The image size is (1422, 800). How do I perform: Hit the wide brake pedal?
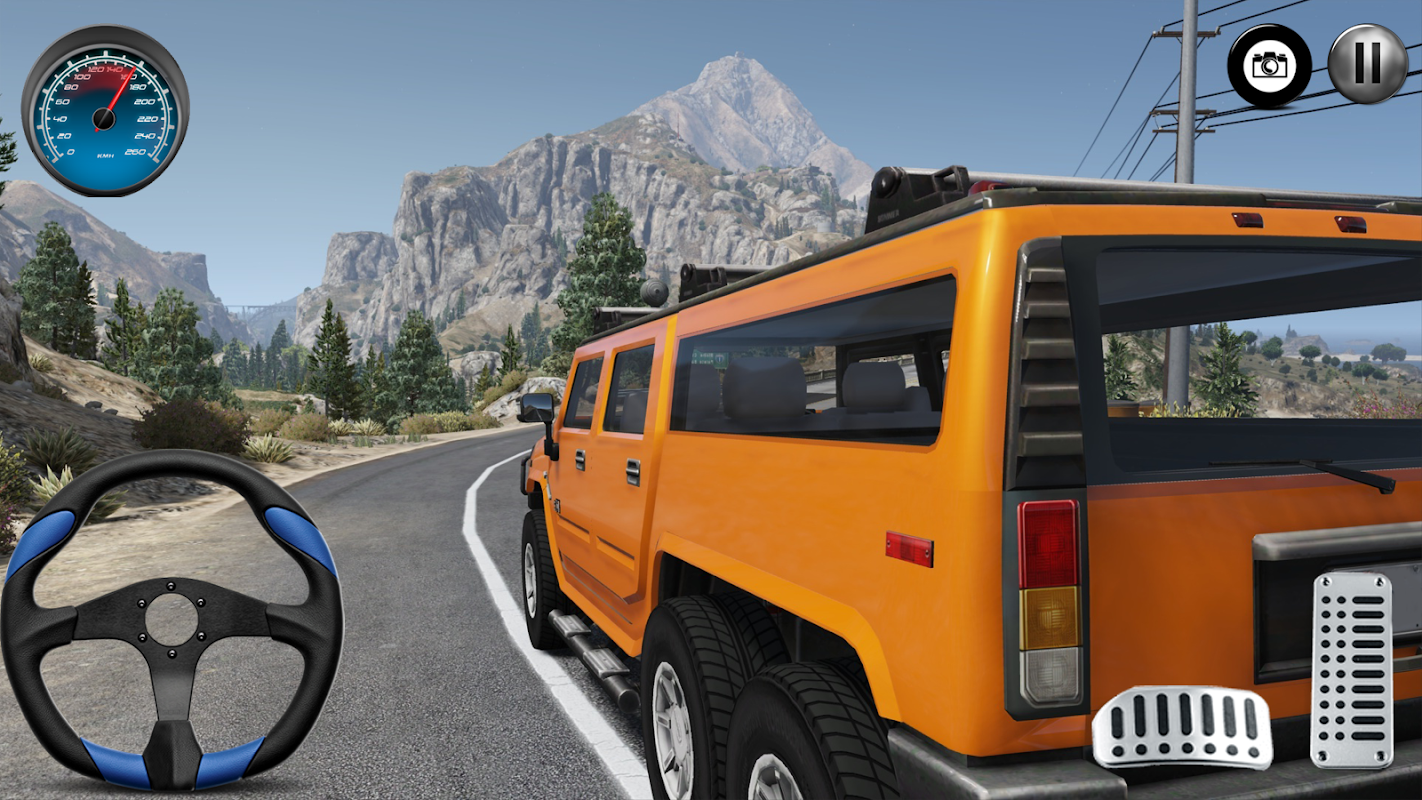1181,727
